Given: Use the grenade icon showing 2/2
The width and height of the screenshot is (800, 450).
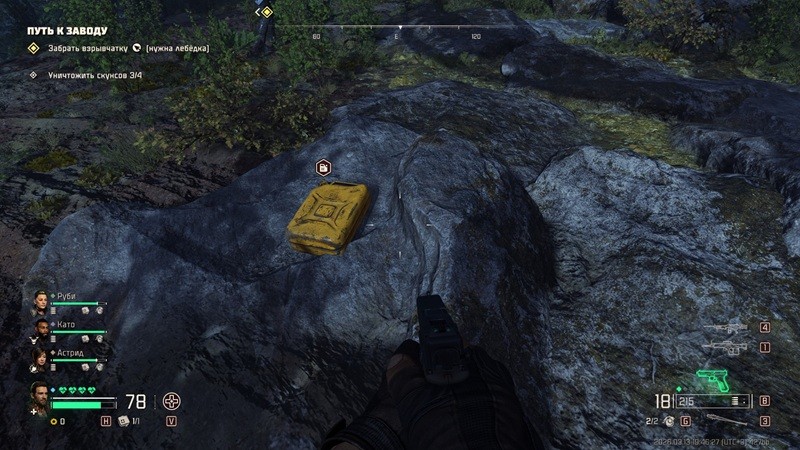Looking at the screenshot, I should [670, 421].
